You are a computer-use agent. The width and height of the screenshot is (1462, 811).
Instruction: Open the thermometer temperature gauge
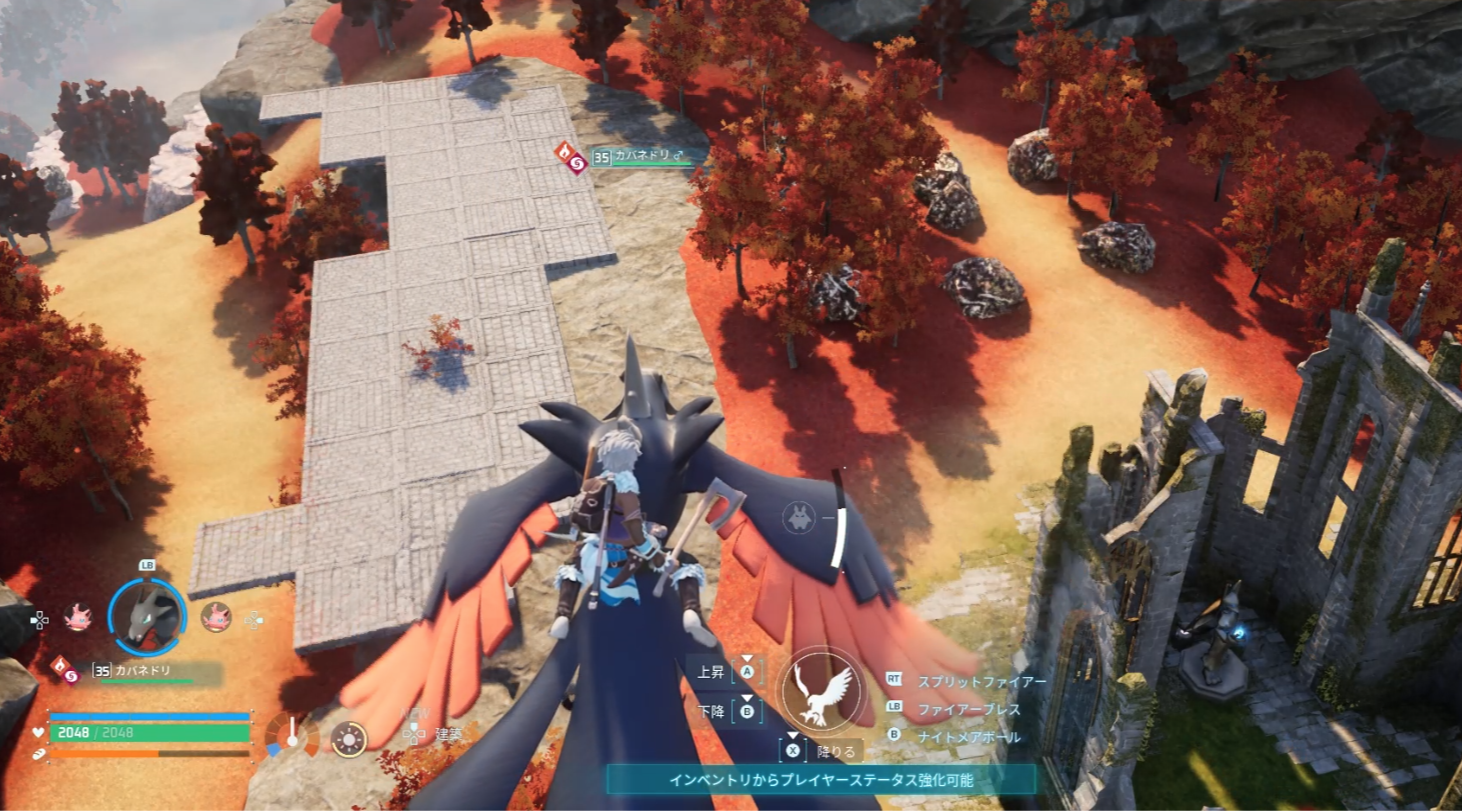[x=292, y=735]
